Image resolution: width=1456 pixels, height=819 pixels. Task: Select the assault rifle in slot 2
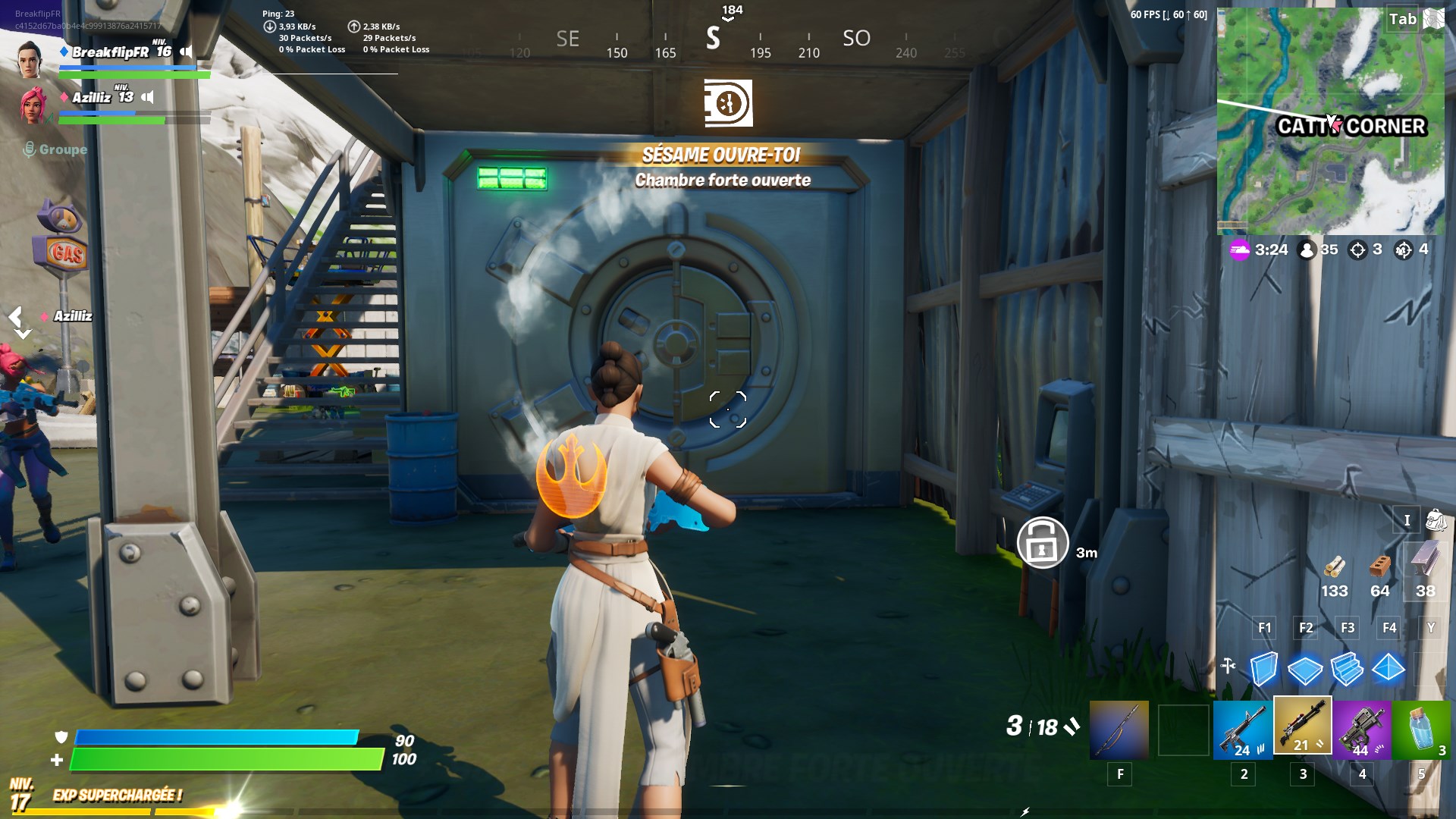1244,730
